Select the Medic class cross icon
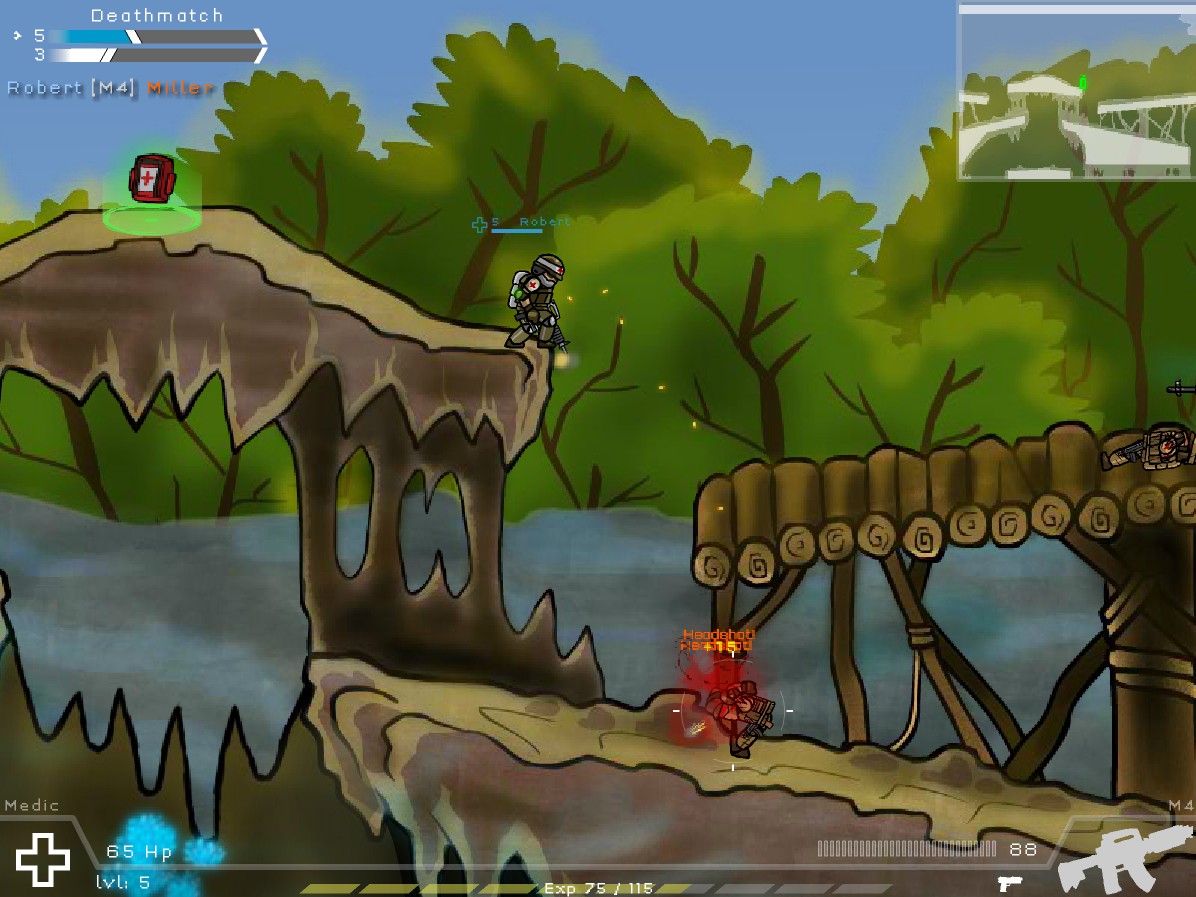 pos(43,859)
